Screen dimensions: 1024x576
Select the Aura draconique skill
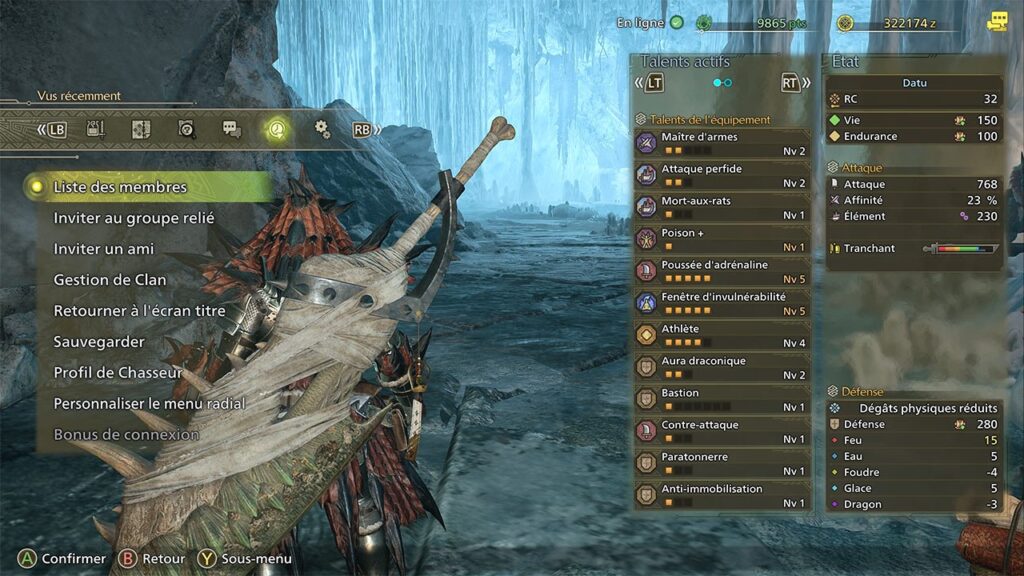click(x=722, y=368)
